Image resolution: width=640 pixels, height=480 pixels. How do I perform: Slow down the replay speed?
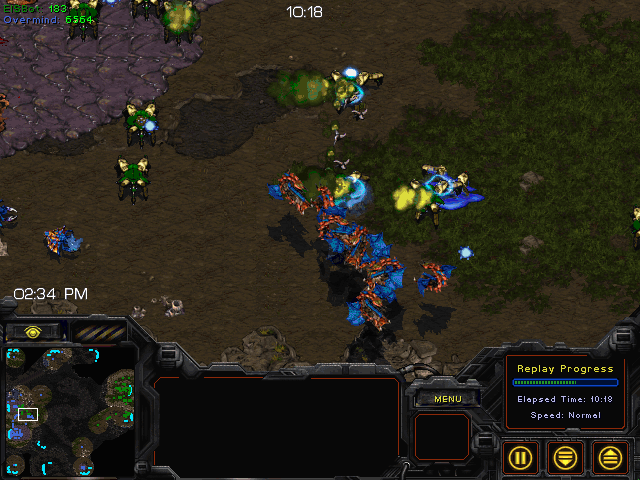point(566,458)
